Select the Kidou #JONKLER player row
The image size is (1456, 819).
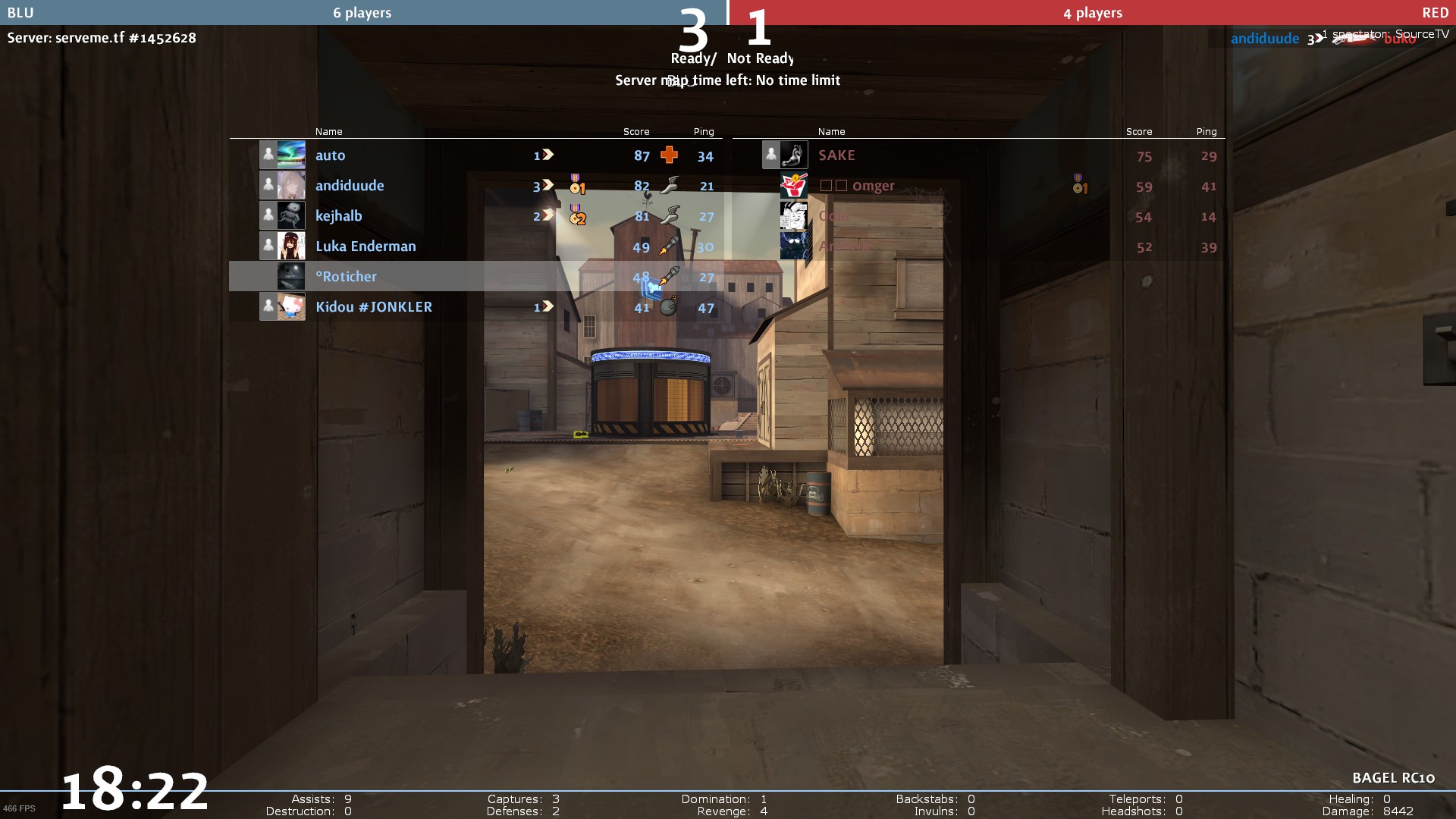coord(374,307)
